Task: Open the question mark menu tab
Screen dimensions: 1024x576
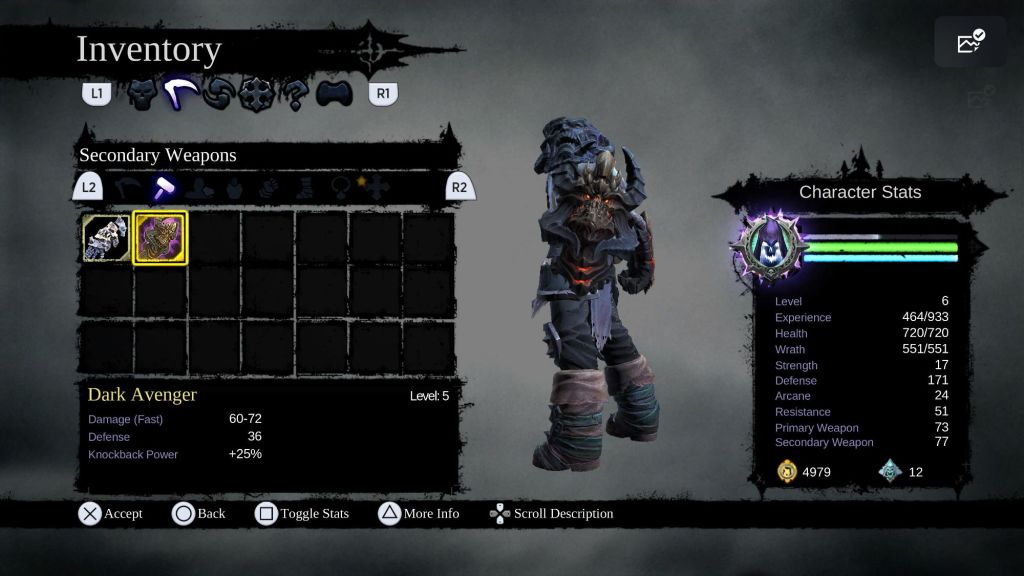Action: coord(294,95)
